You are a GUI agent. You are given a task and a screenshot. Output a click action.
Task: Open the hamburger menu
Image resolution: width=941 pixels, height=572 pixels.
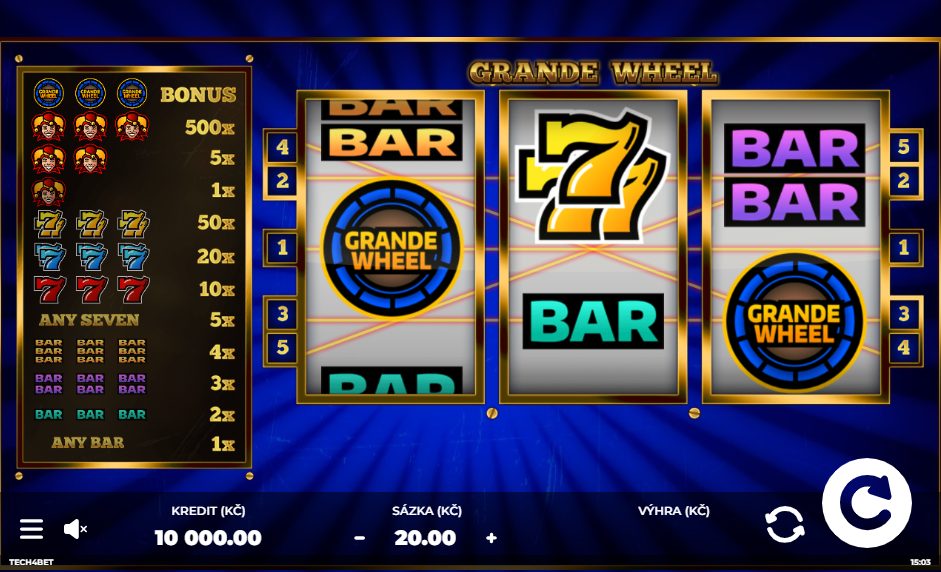click(x=32, y=529)
